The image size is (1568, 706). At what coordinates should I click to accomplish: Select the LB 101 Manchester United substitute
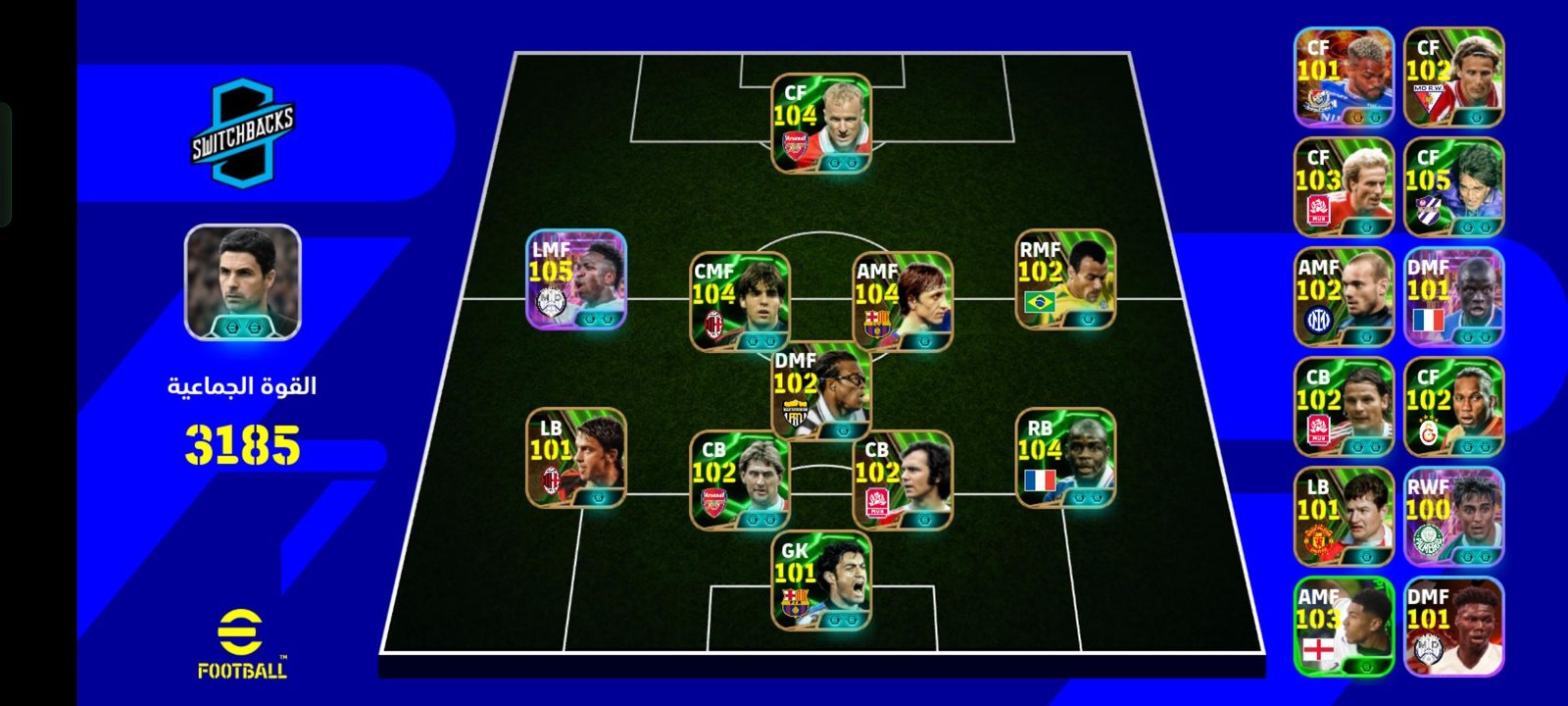(1344, 517)
